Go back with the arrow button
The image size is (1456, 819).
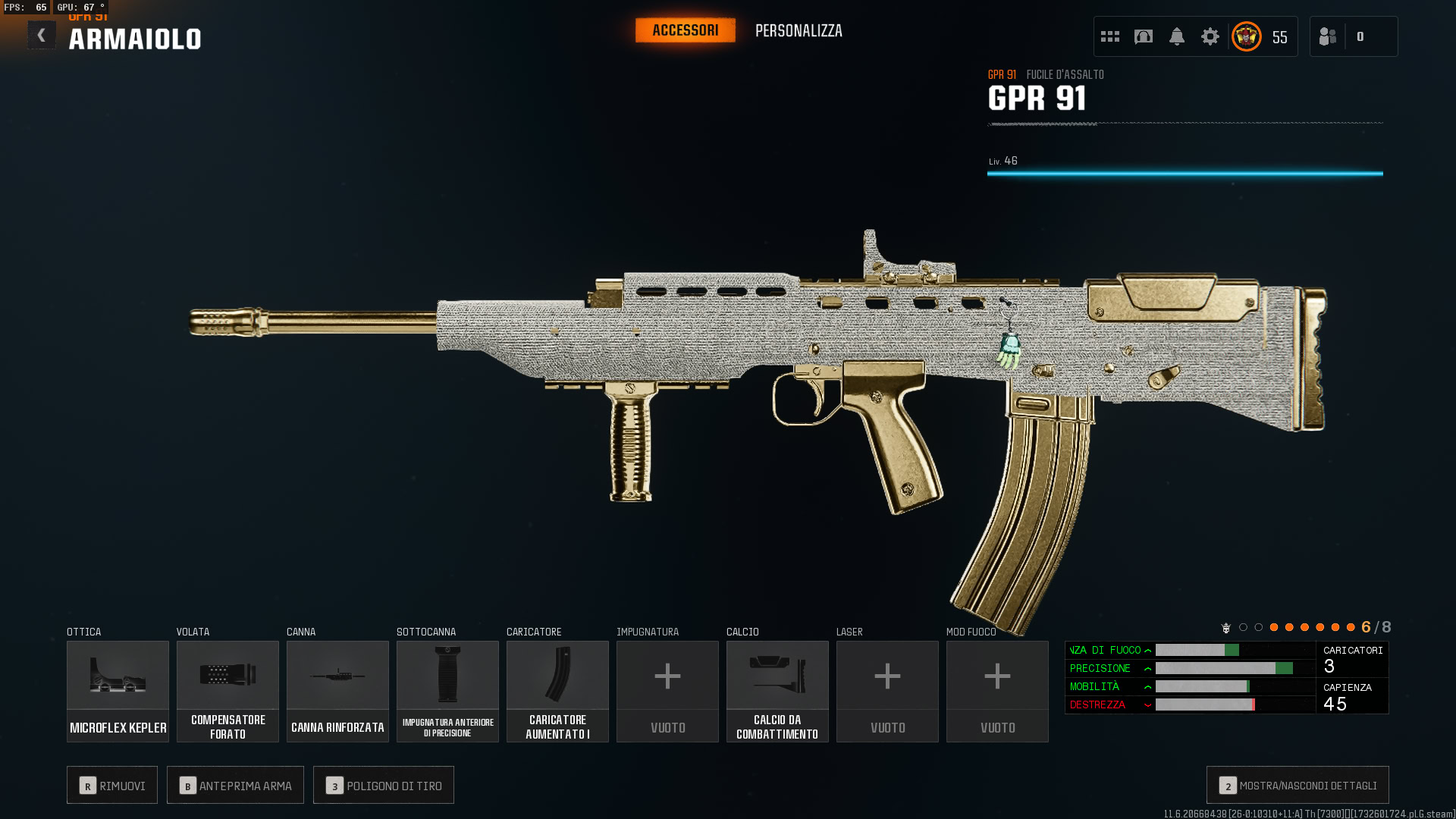(x=42, y=36)
